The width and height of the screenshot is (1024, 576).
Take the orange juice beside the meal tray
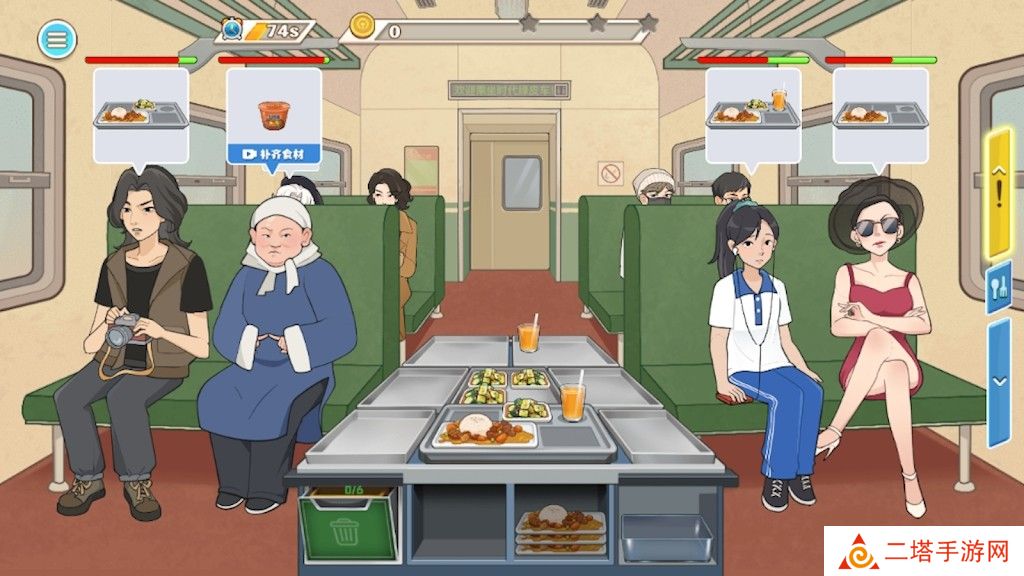572,401
